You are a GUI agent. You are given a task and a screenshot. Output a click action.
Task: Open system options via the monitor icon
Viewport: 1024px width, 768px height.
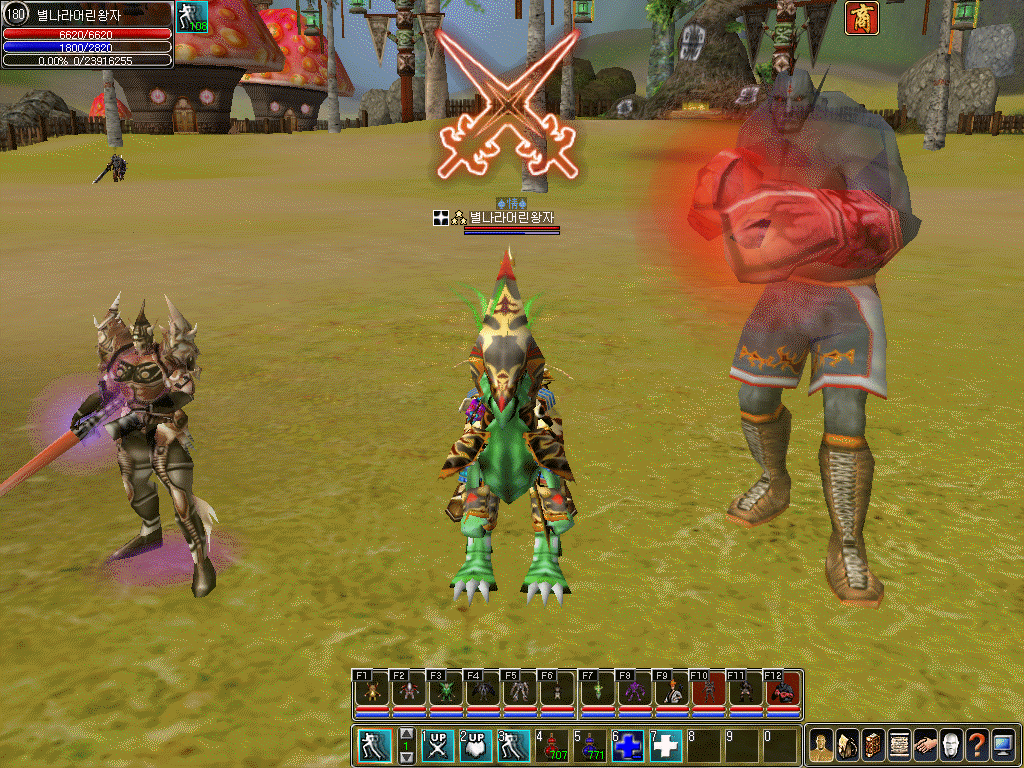pyautogui.click(x=1002, y=746)
